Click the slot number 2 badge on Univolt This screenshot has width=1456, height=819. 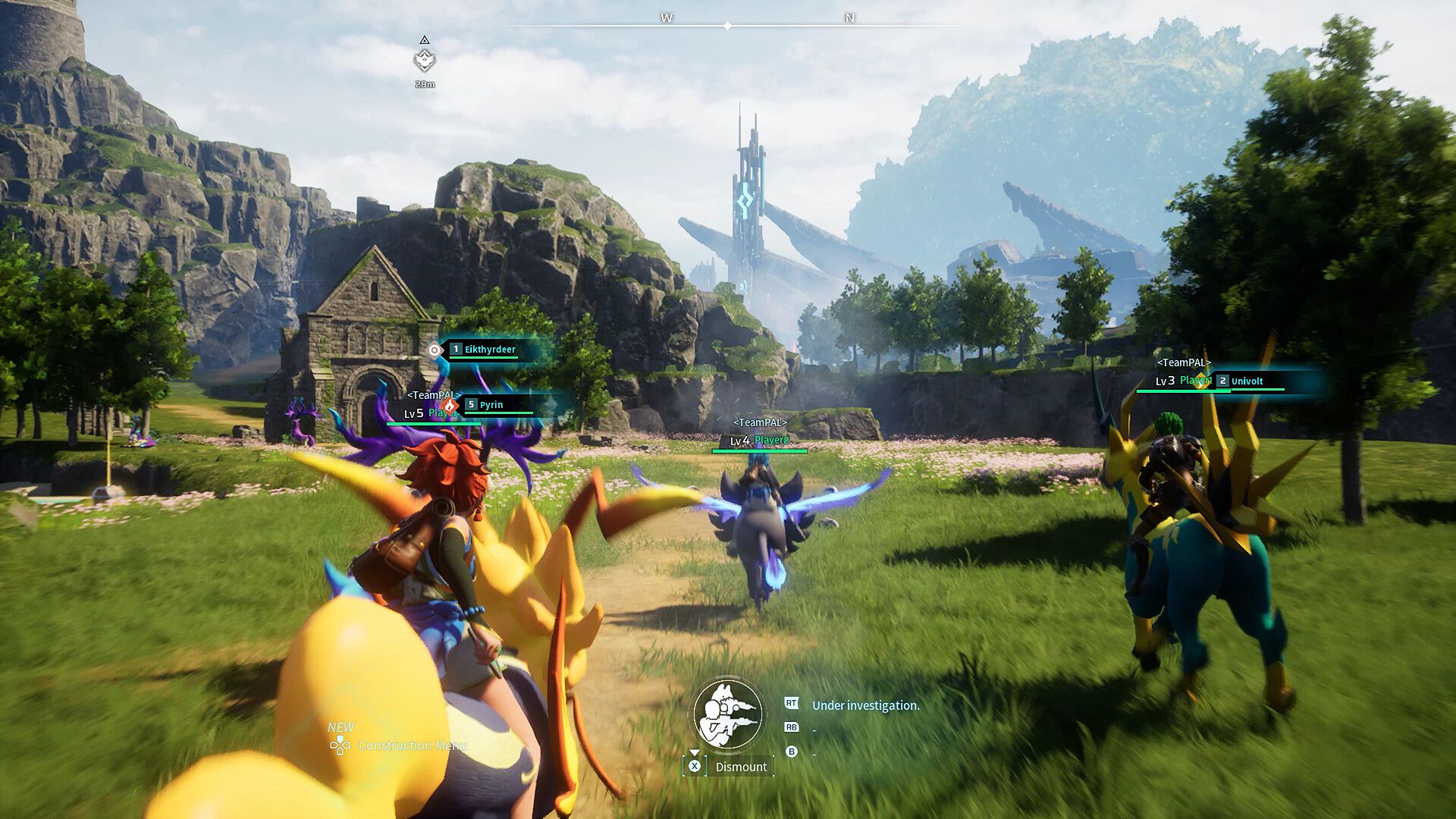[1222, 381]
